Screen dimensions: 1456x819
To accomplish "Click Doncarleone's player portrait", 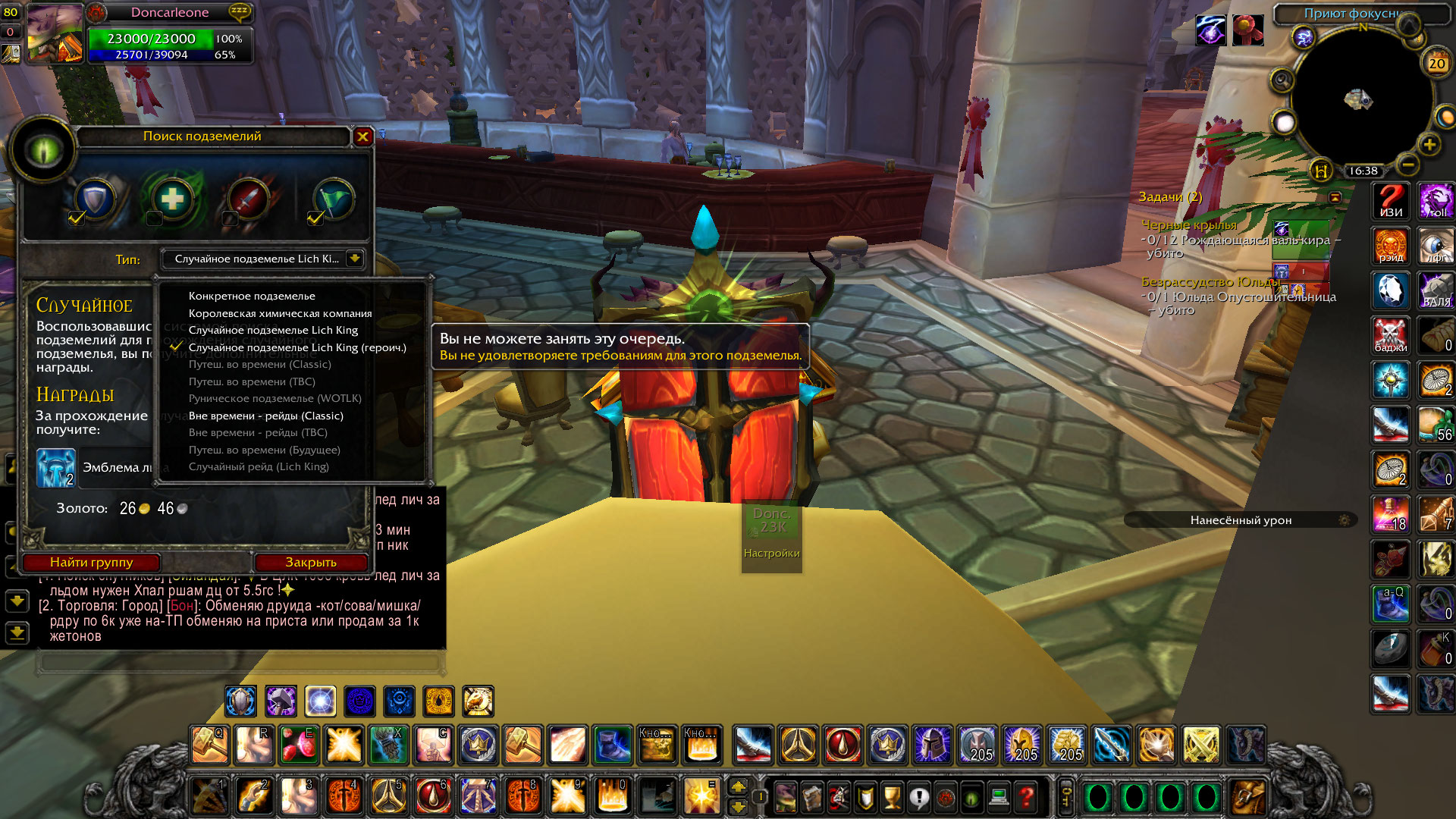I will [55, 34].
